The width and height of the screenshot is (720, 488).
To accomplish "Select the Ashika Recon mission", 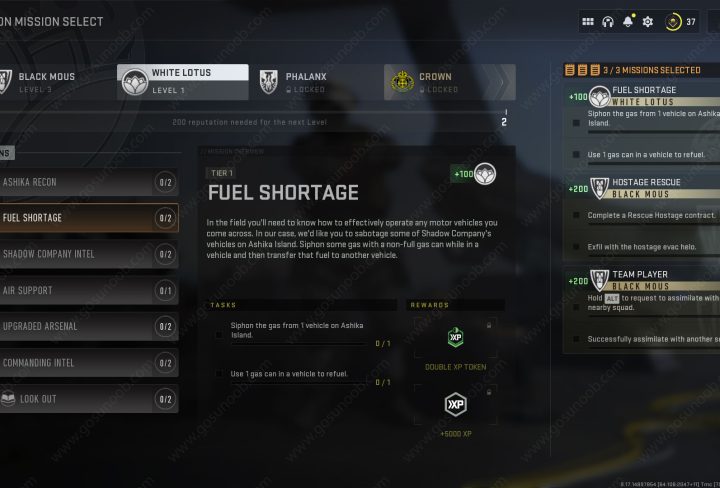I will pyautogui.click(x=88, y=182).
